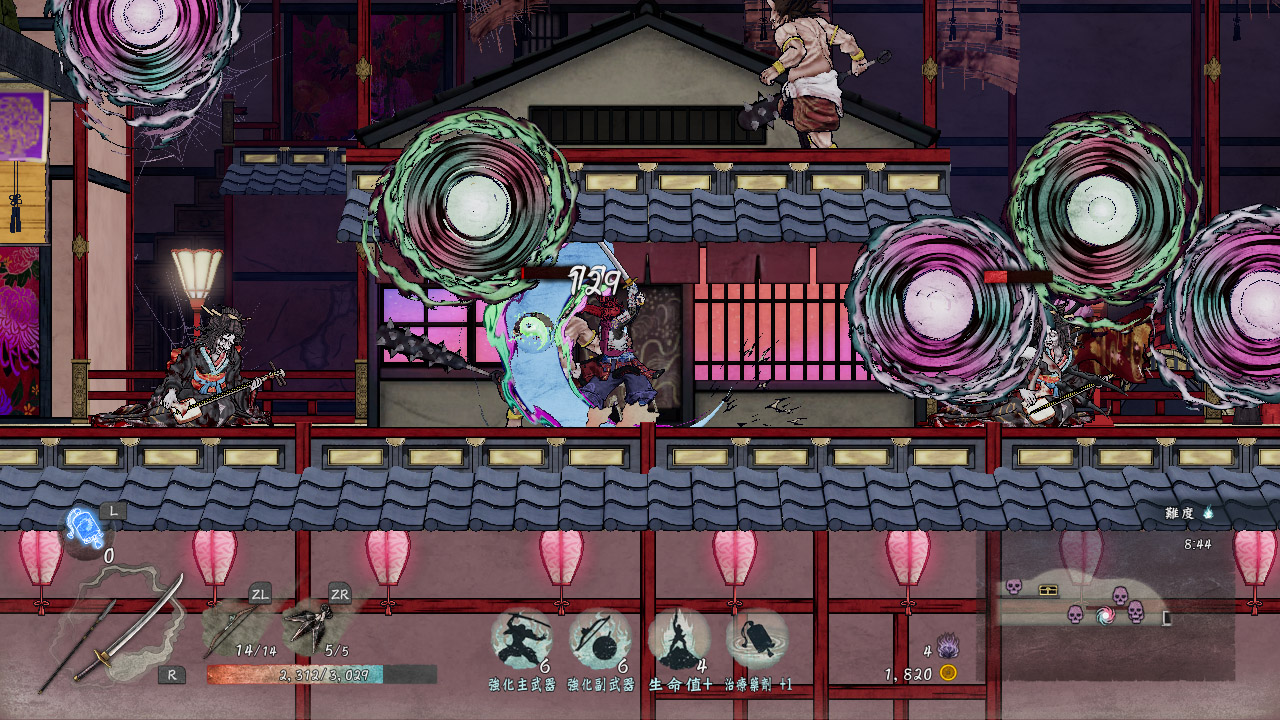Click the 強化主武器 upgrade icon
This screenshot has height=720, width=1280.
tap(521, 639)
